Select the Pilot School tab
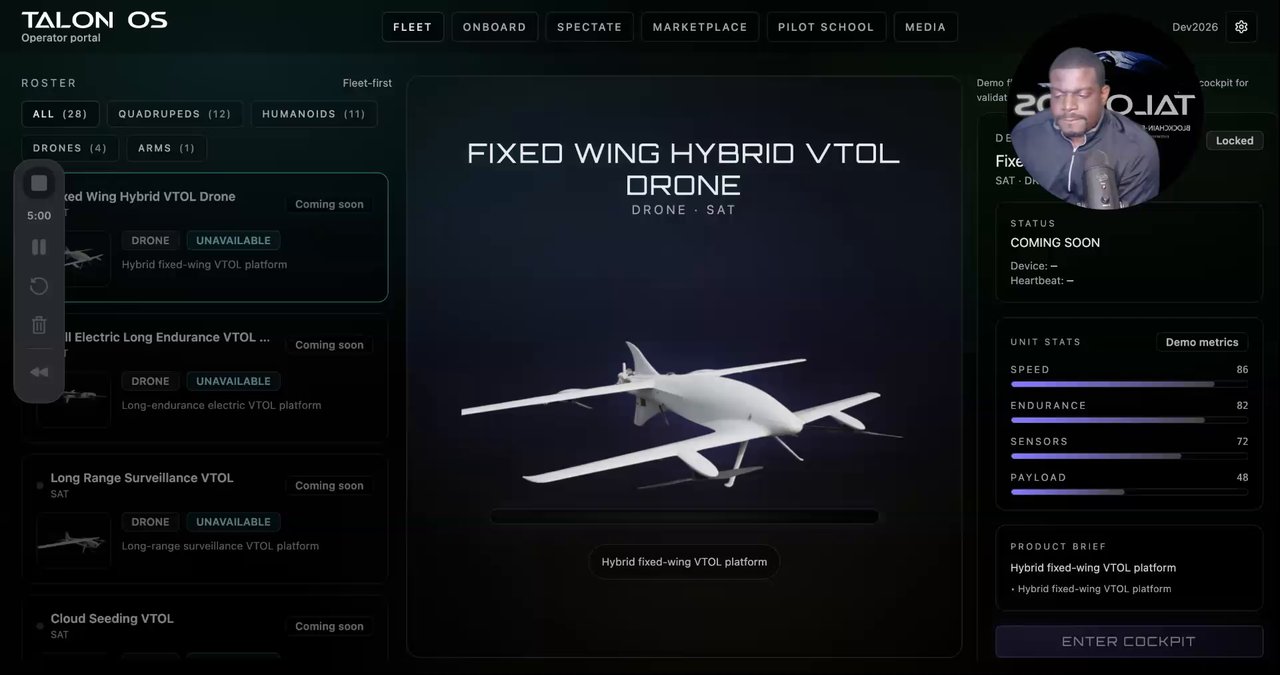The width and height of the screenshot is (1280, 675). 826,27
